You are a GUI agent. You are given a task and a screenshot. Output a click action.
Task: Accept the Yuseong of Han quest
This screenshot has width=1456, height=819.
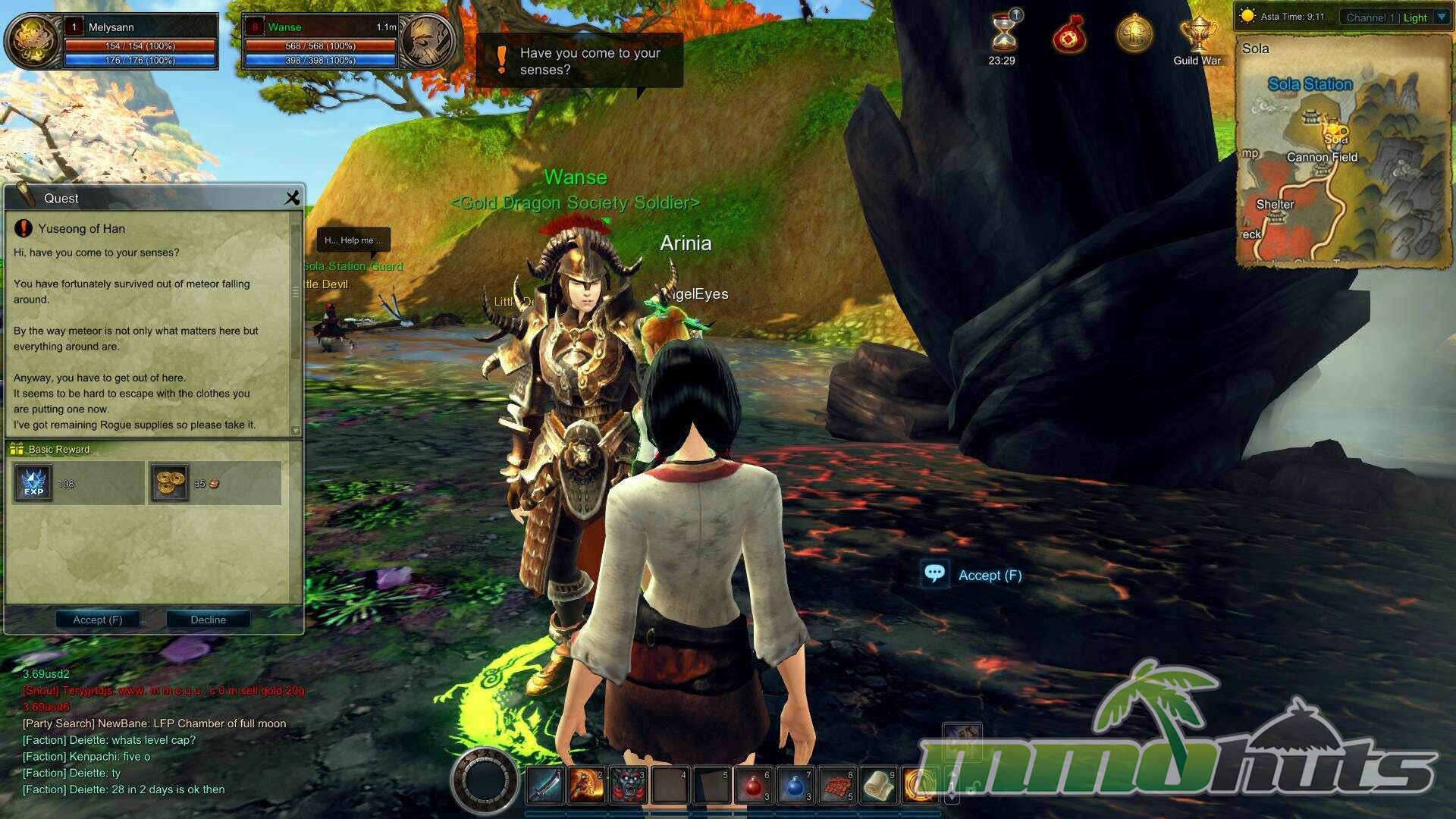click(98, 620)
